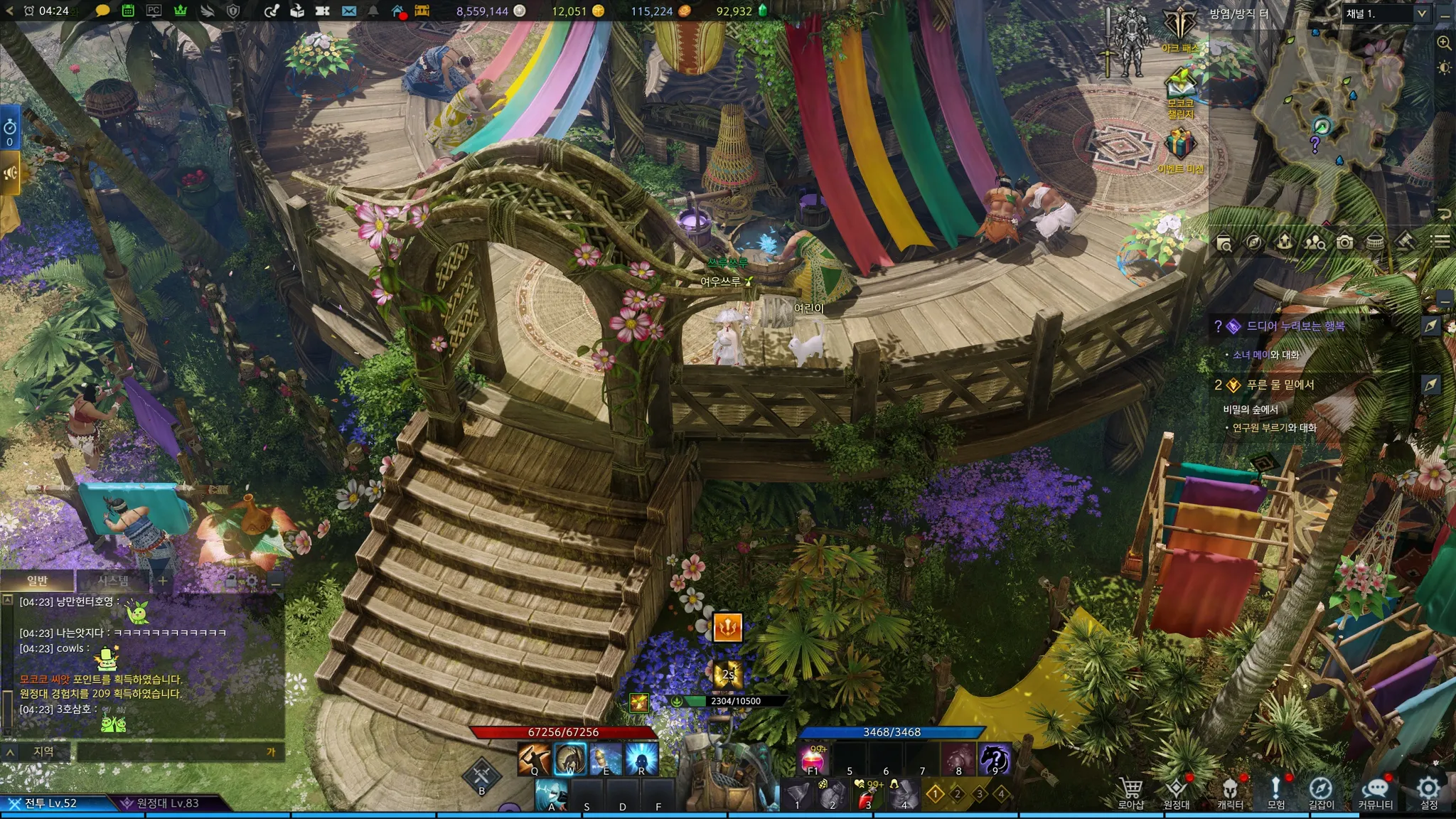1456x819 pixels.
Task: Use the F1 health potion slot
Action: pos(813,759)
